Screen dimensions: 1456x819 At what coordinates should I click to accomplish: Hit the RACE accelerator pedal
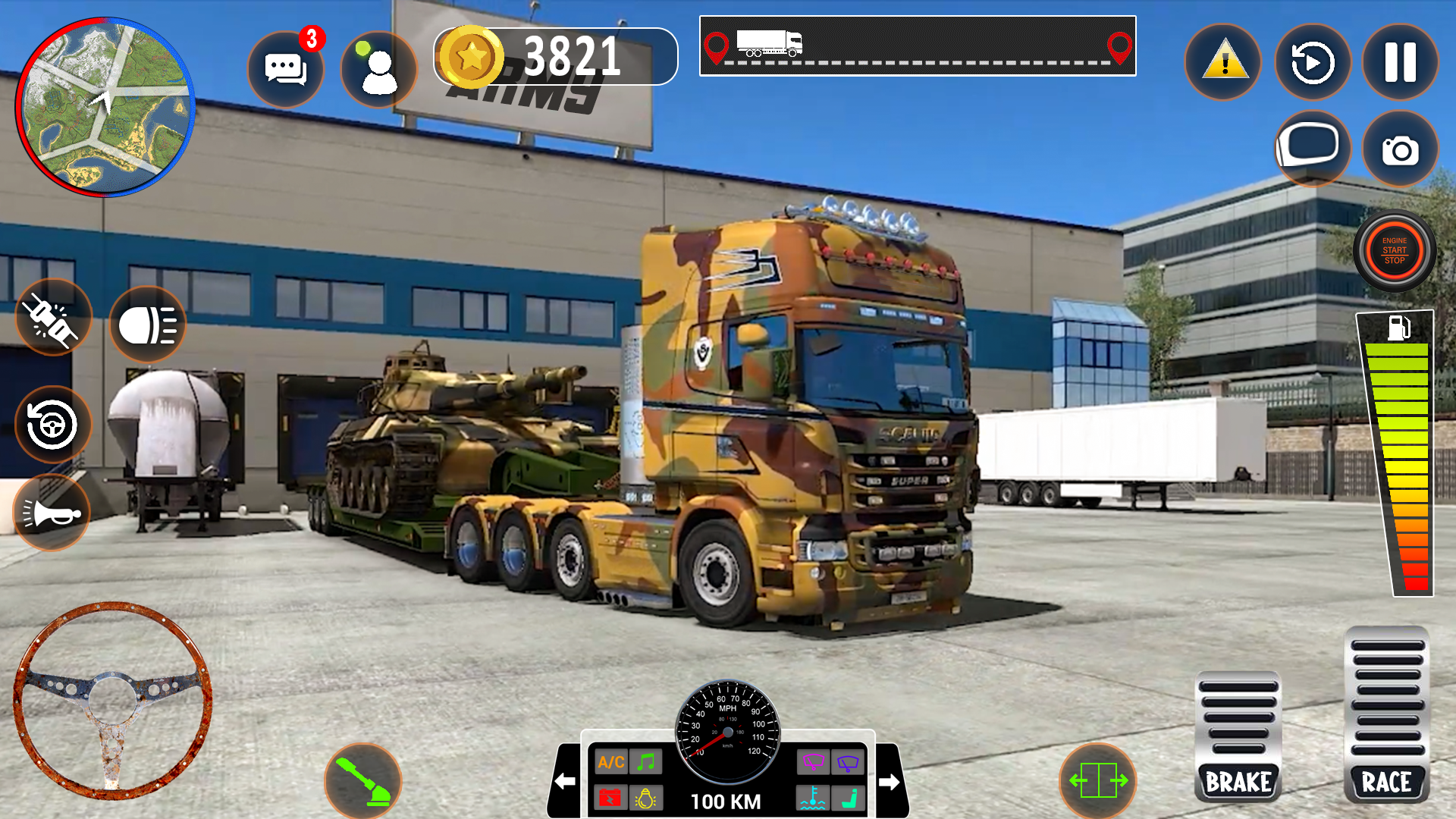[x=1386, y=717]
